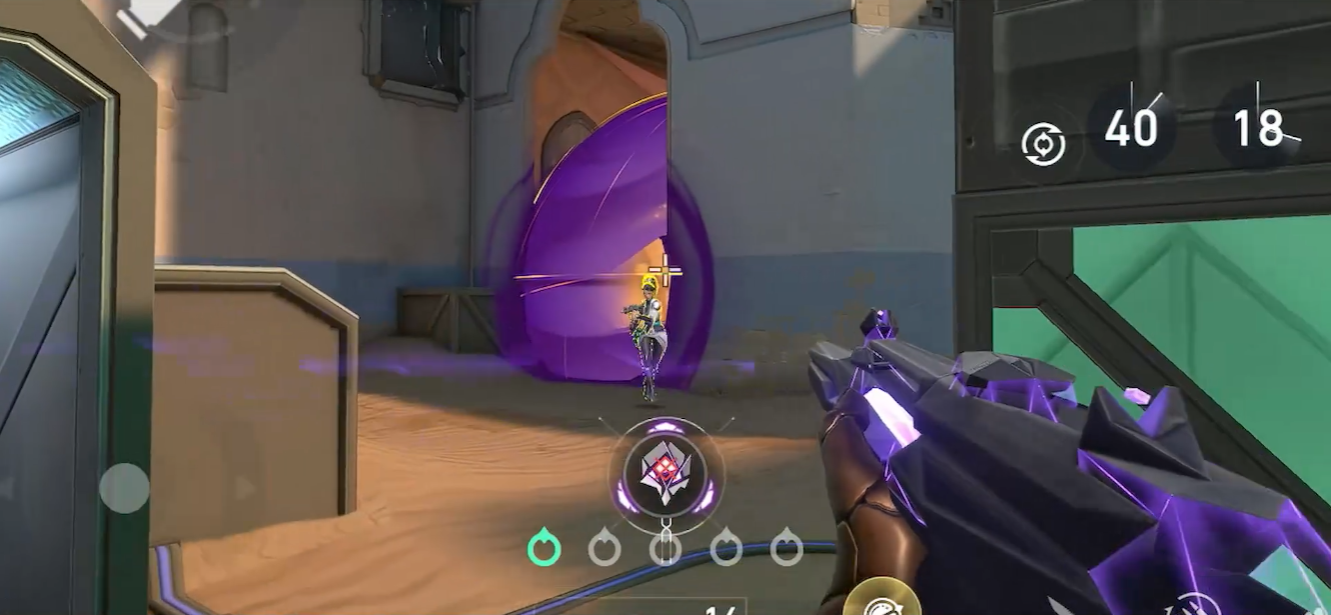Tap the circular arrows reload icon
Image resolution: width=1331 pixels, height=615 pixels.
1043,144
